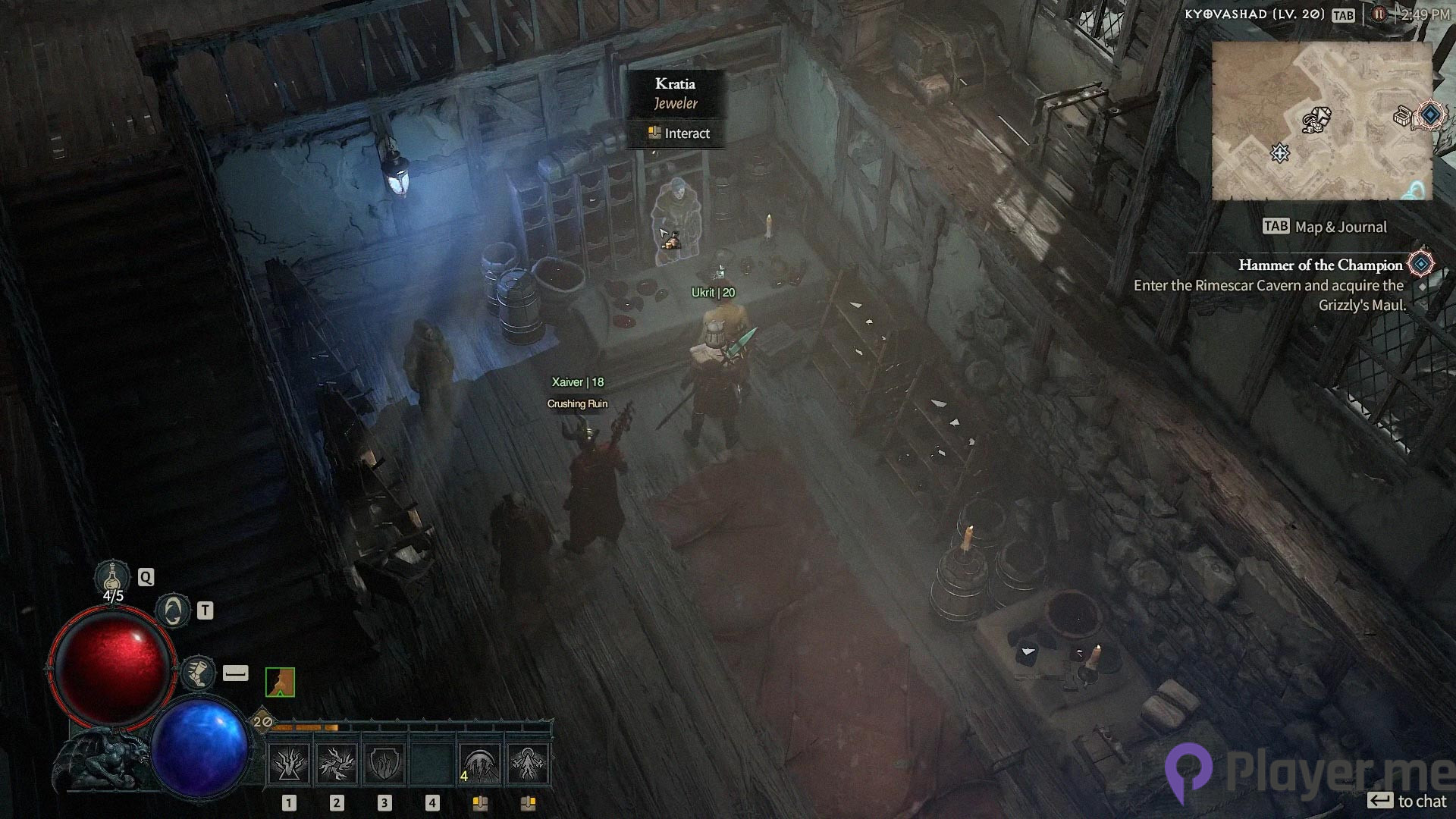Viewport: 1456px width, 819px height.
Task: Activate the evade boots icon near the orbs
Action: coord(198,672)
